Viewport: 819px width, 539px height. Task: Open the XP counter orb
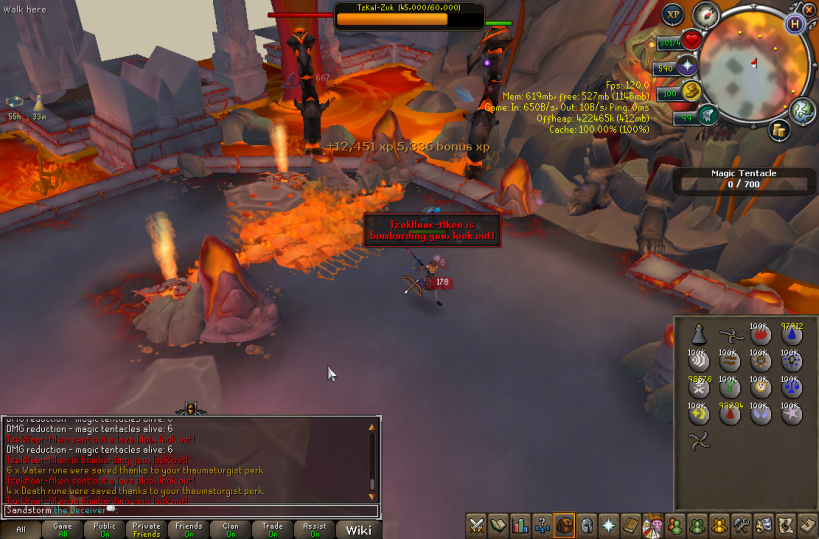point(673,15)
